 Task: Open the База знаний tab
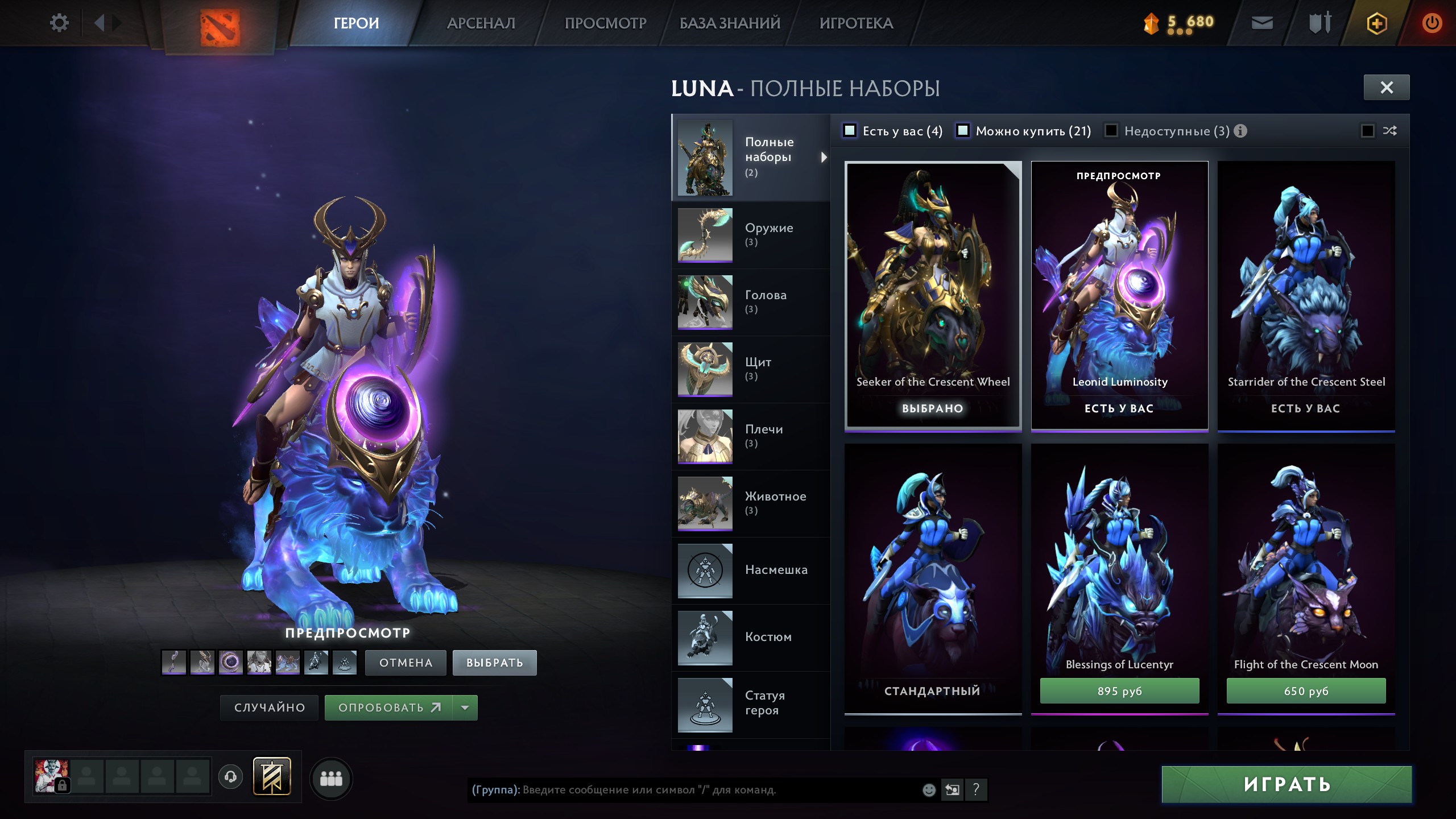click(730, 23)
